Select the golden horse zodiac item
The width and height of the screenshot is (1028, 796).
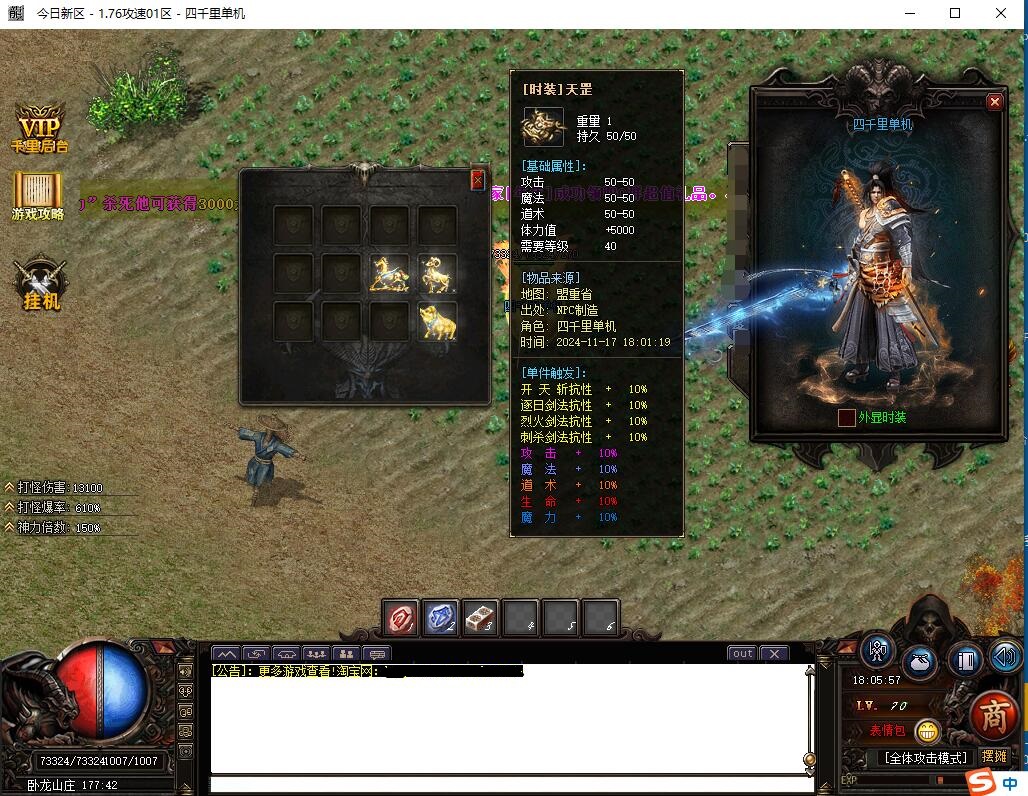pos(389,273)
